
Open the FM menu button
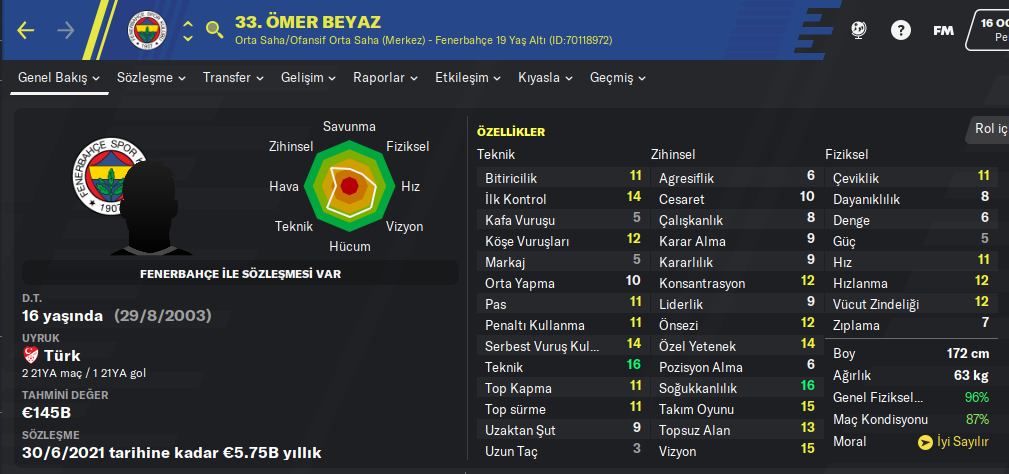(943, 30)
